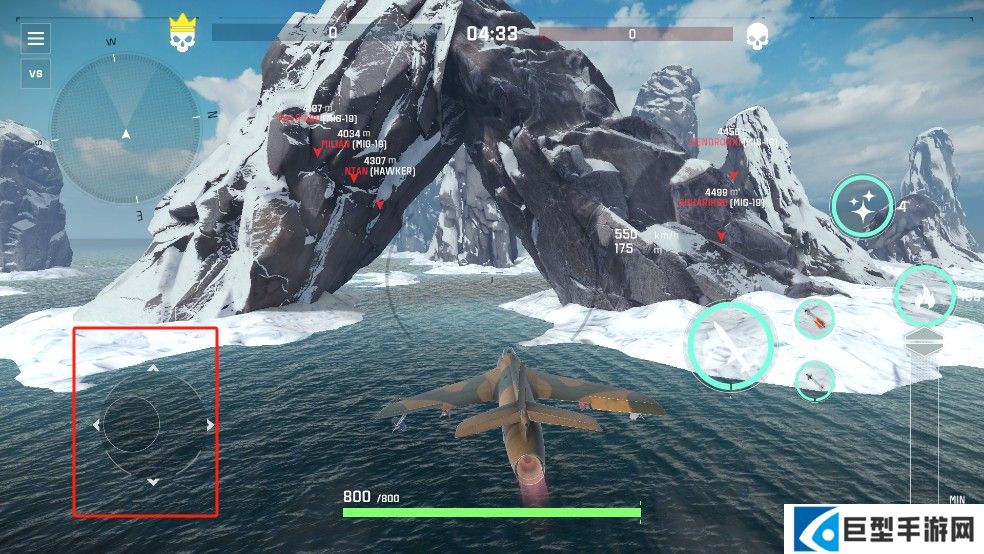This screenshot has width=984, height=554.
Task: Tap the joystick's up arrow
Action: pyautogui.click(x=153, y=368)
